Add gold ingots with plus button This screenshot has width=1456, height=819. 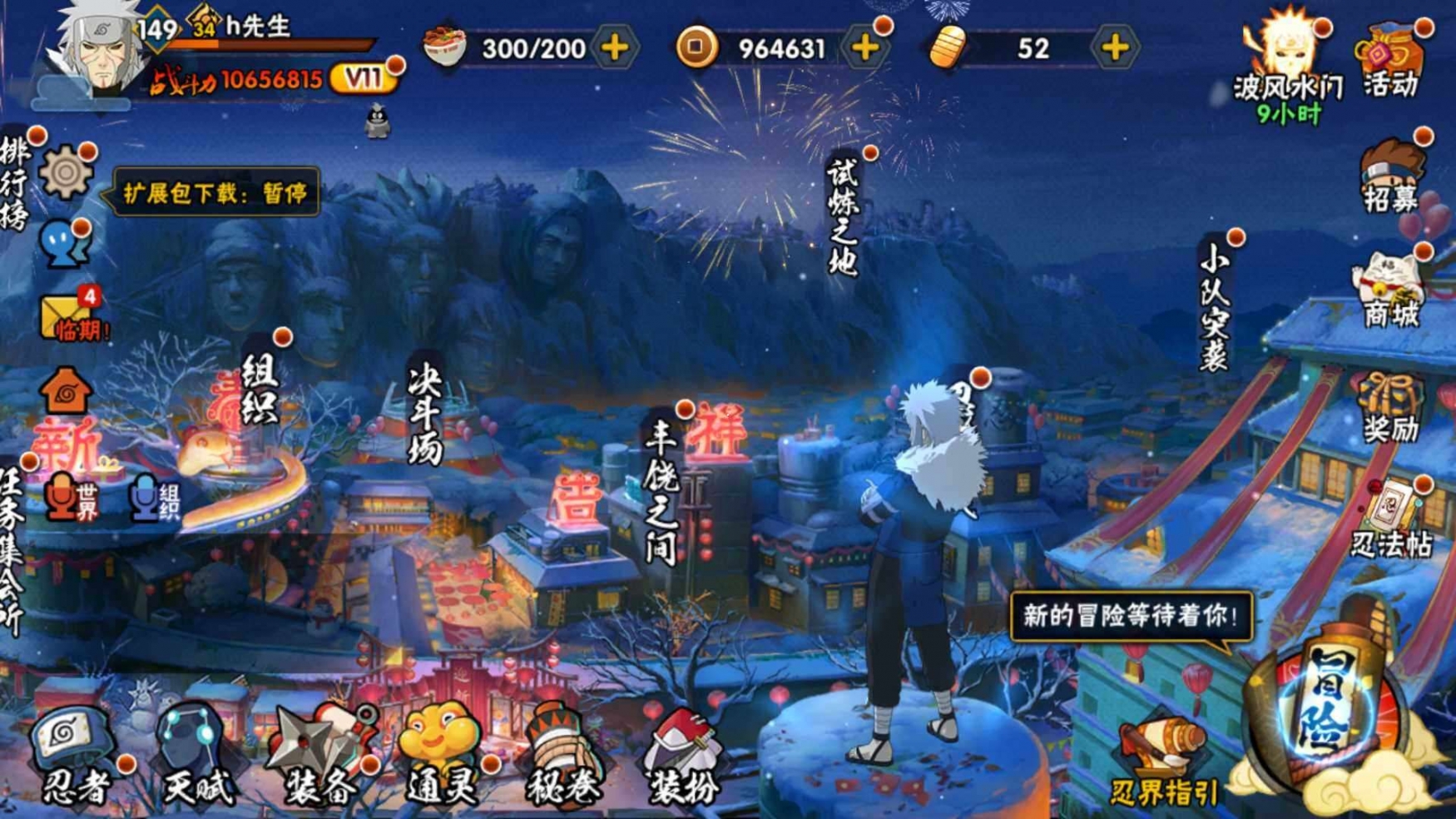tap(1115, 47)
